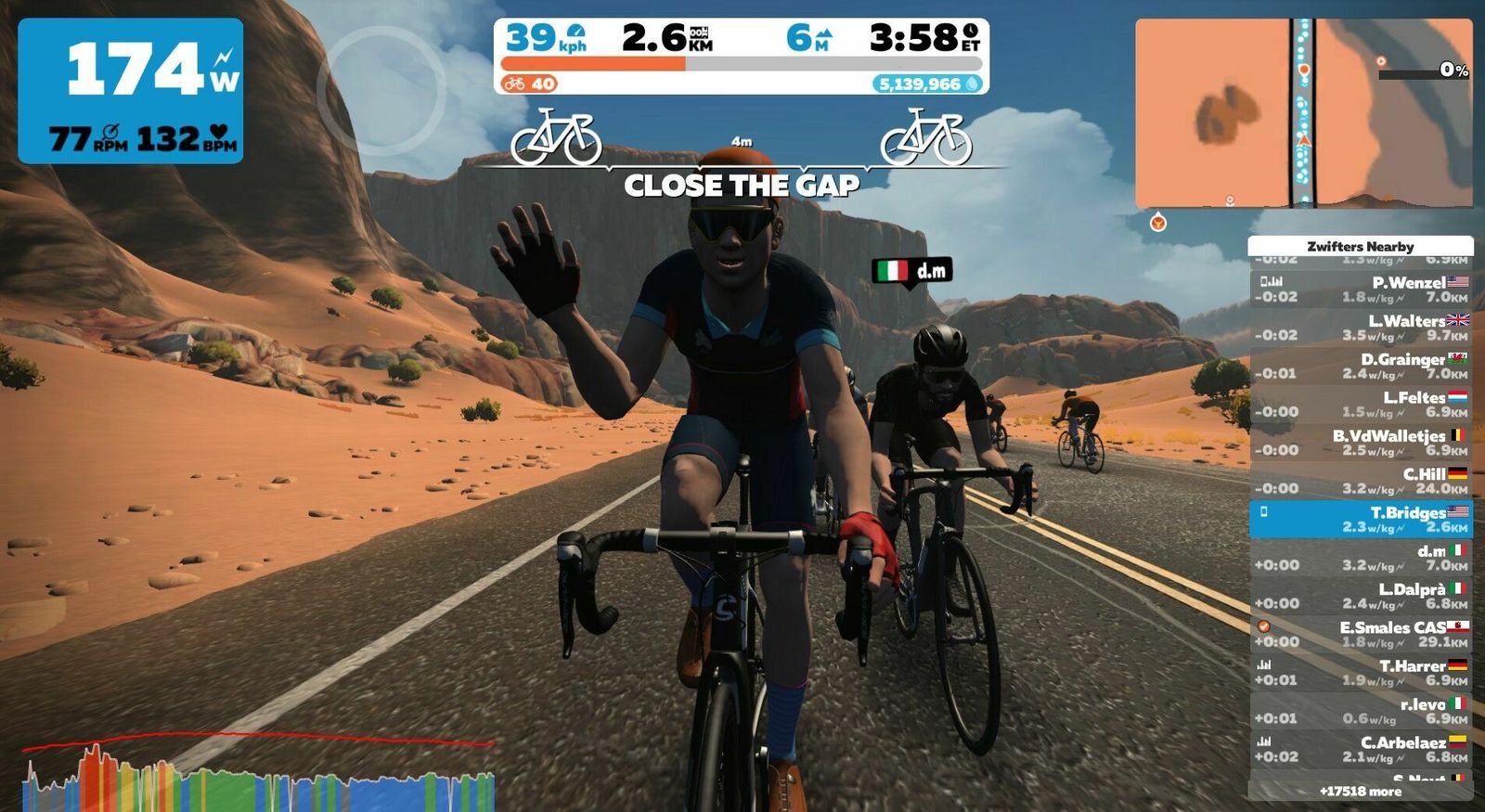Select B.VdWalletjes rider row
This screenshot has height=812, width=1485.
coord(1361,443)
